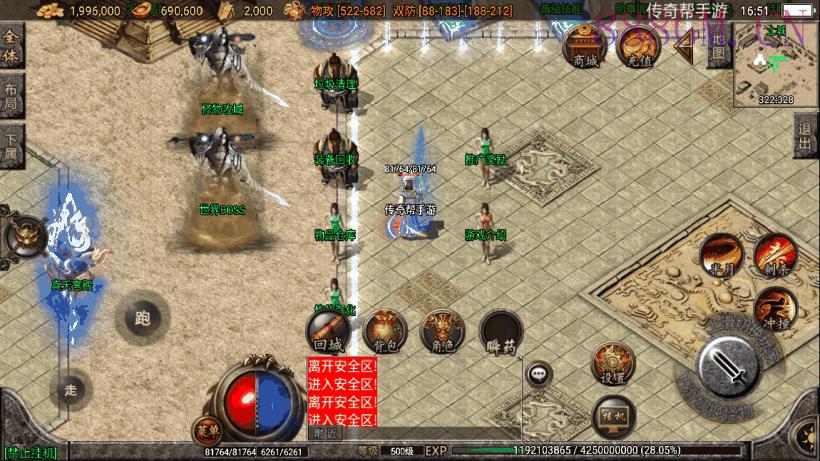Image resolution: width=820 pixels, height=461 pixels.
Task: Activate the 跑 run button
Action: coord(141,319)
